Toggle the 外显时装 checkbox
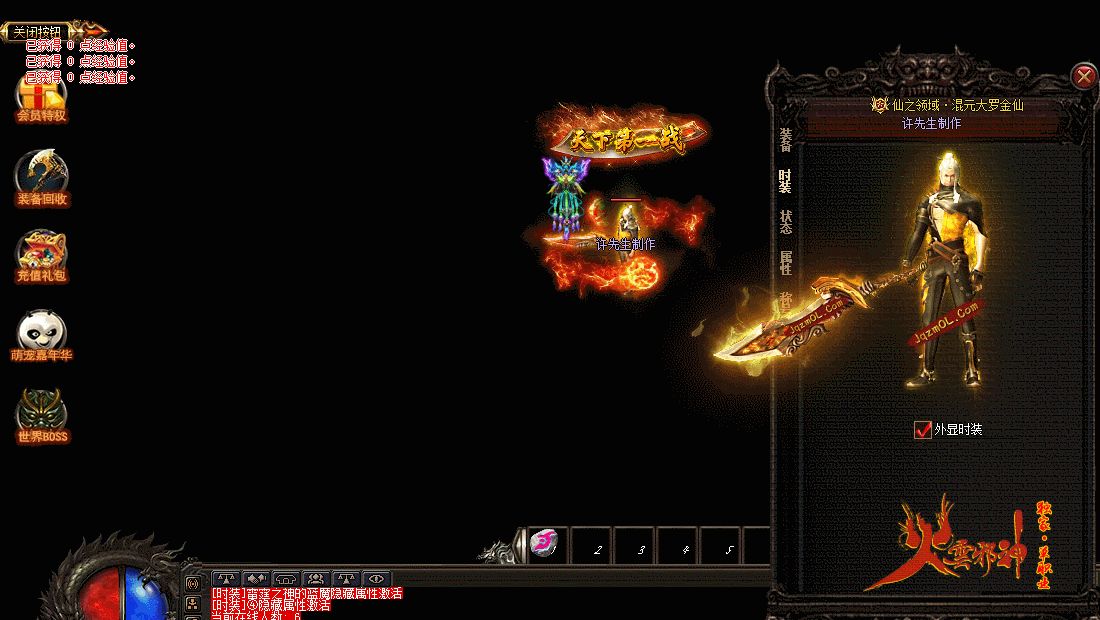This screenshot has height=620, width=1100. 923,430
